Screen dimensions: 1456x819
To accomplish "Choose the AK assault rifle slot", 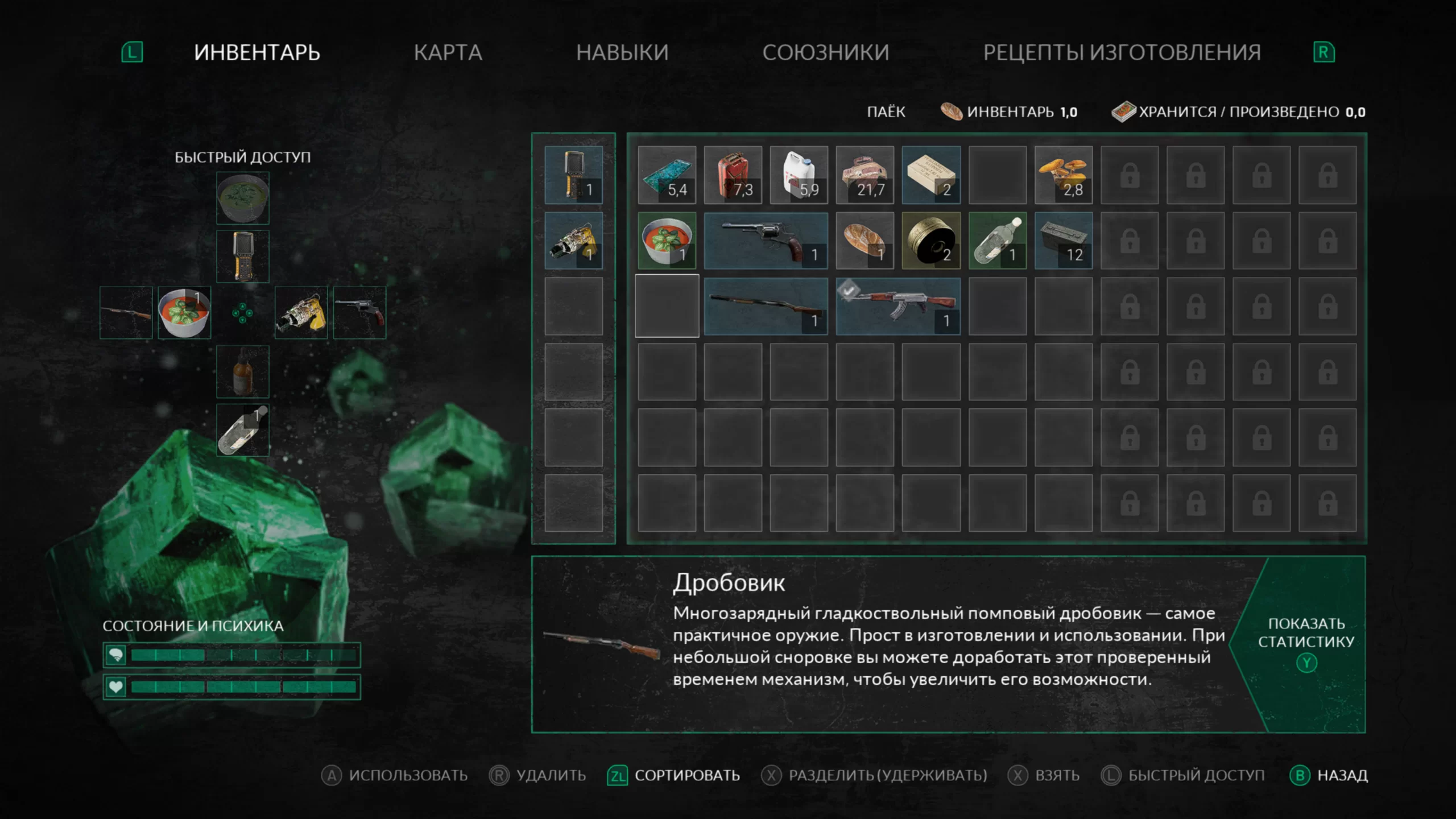I will click(897, 307).
